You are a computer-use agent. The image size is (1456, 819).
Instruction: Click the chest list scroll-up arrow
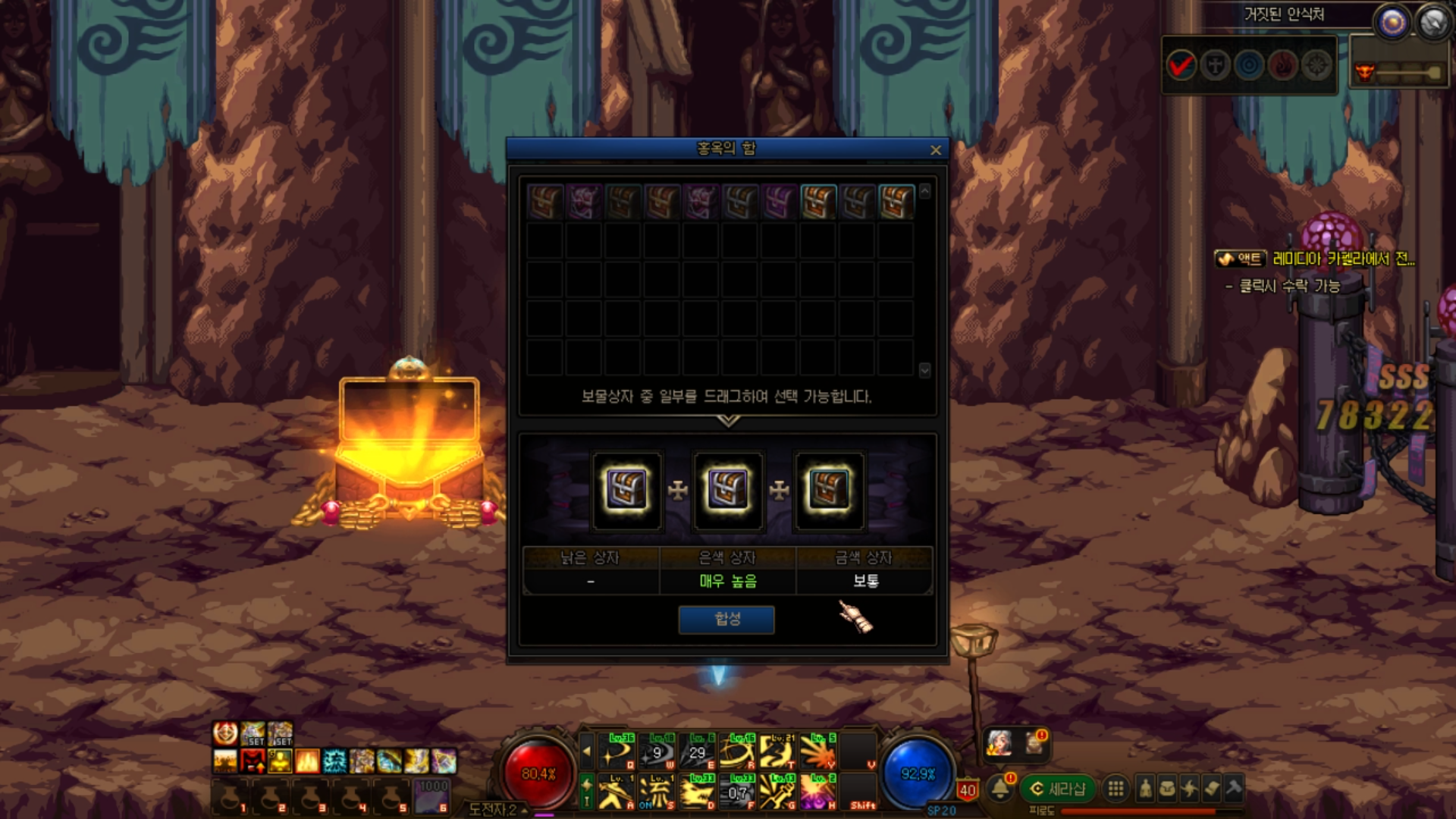[924, 192]
